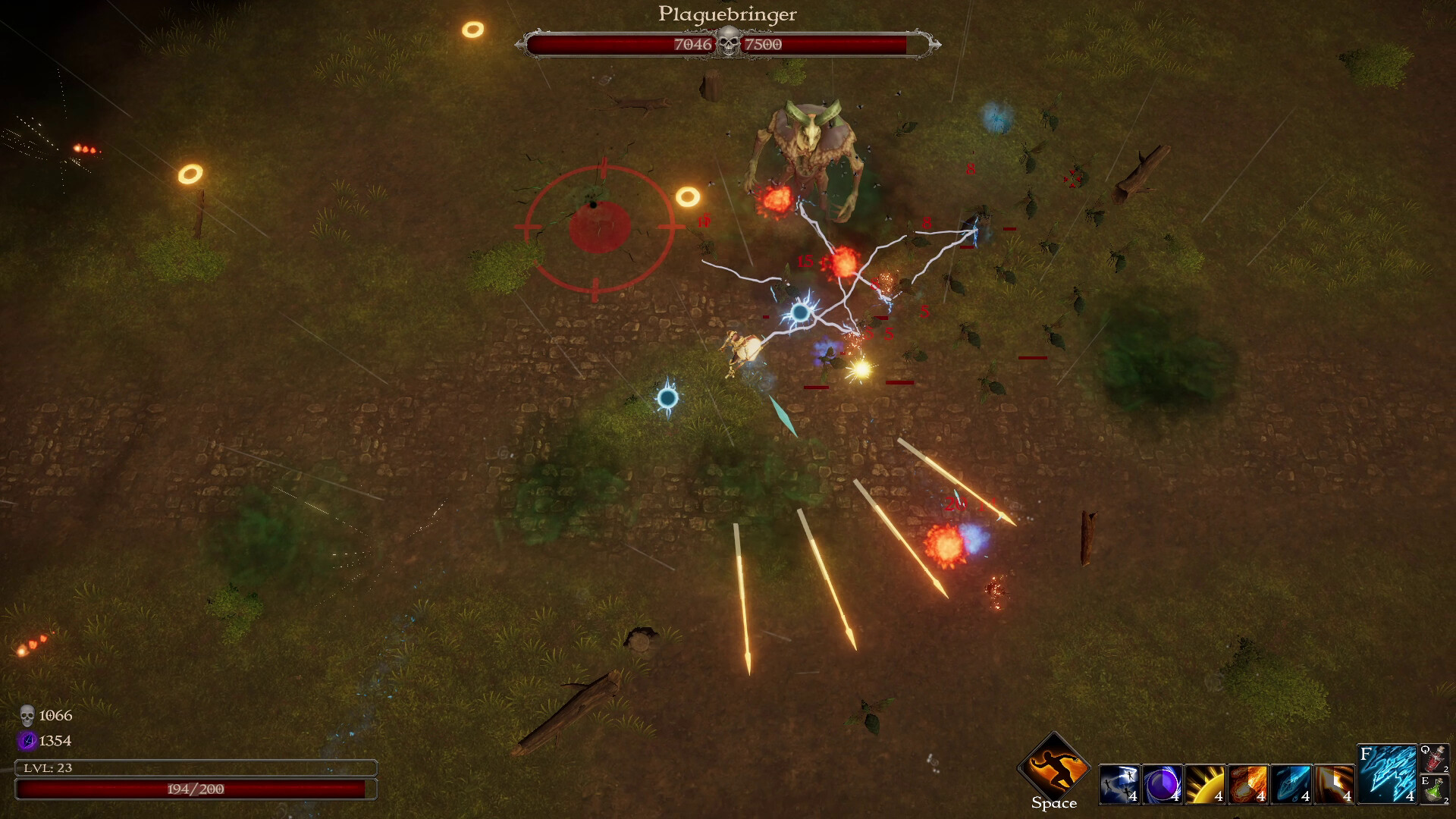This screenshot has height=819, width=1456.
Task: Select the chain lightning figures skill
Action: pos(1119,784)
